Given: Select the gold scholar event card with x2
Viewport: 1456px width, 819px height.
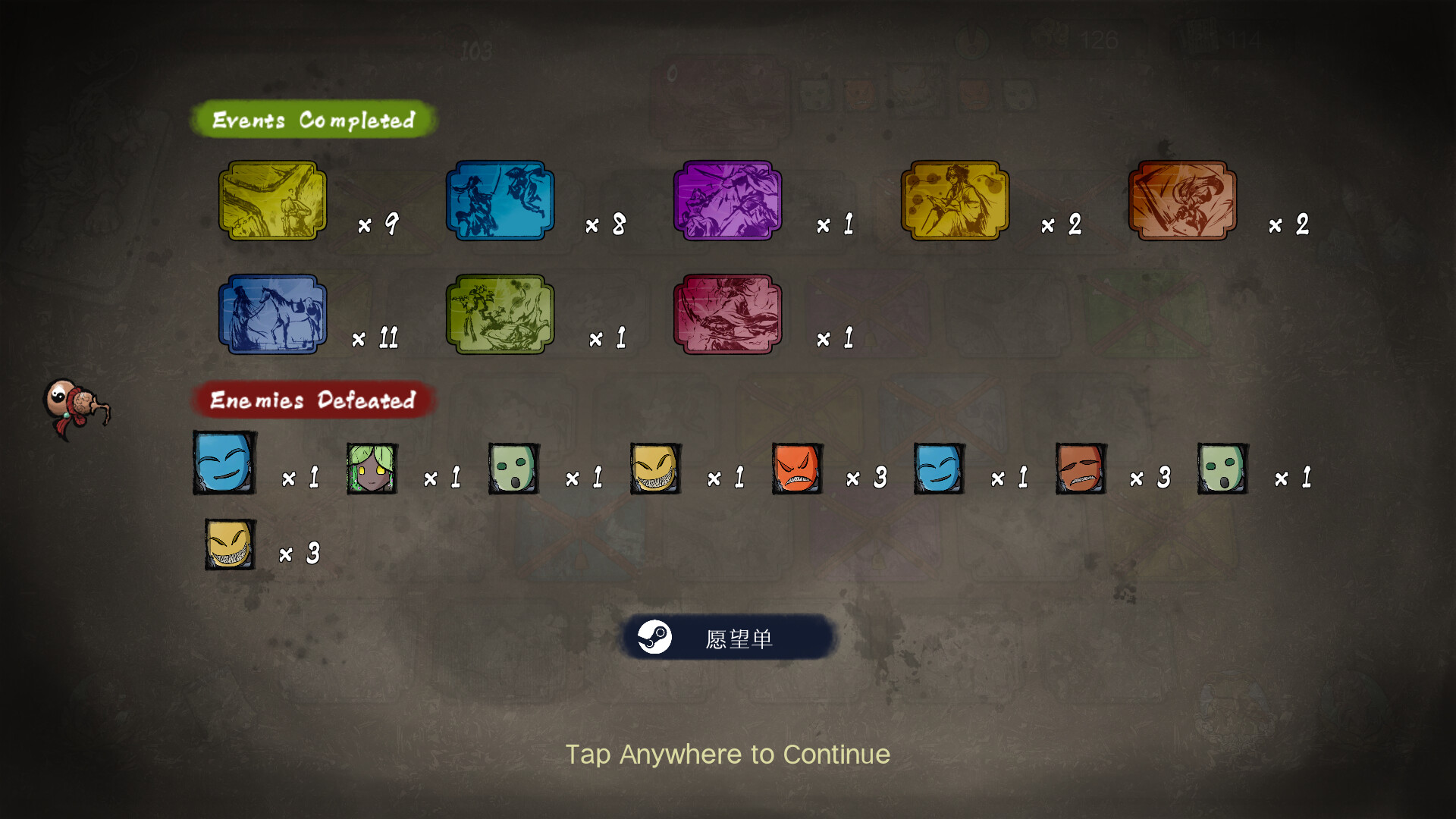Looking at the screenshot, I should pos(954,201).
